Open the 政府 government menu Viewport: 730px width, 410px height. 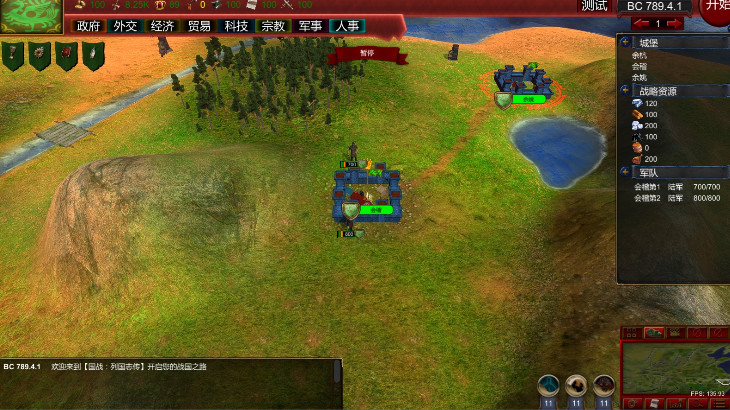[x=89, y=26]
